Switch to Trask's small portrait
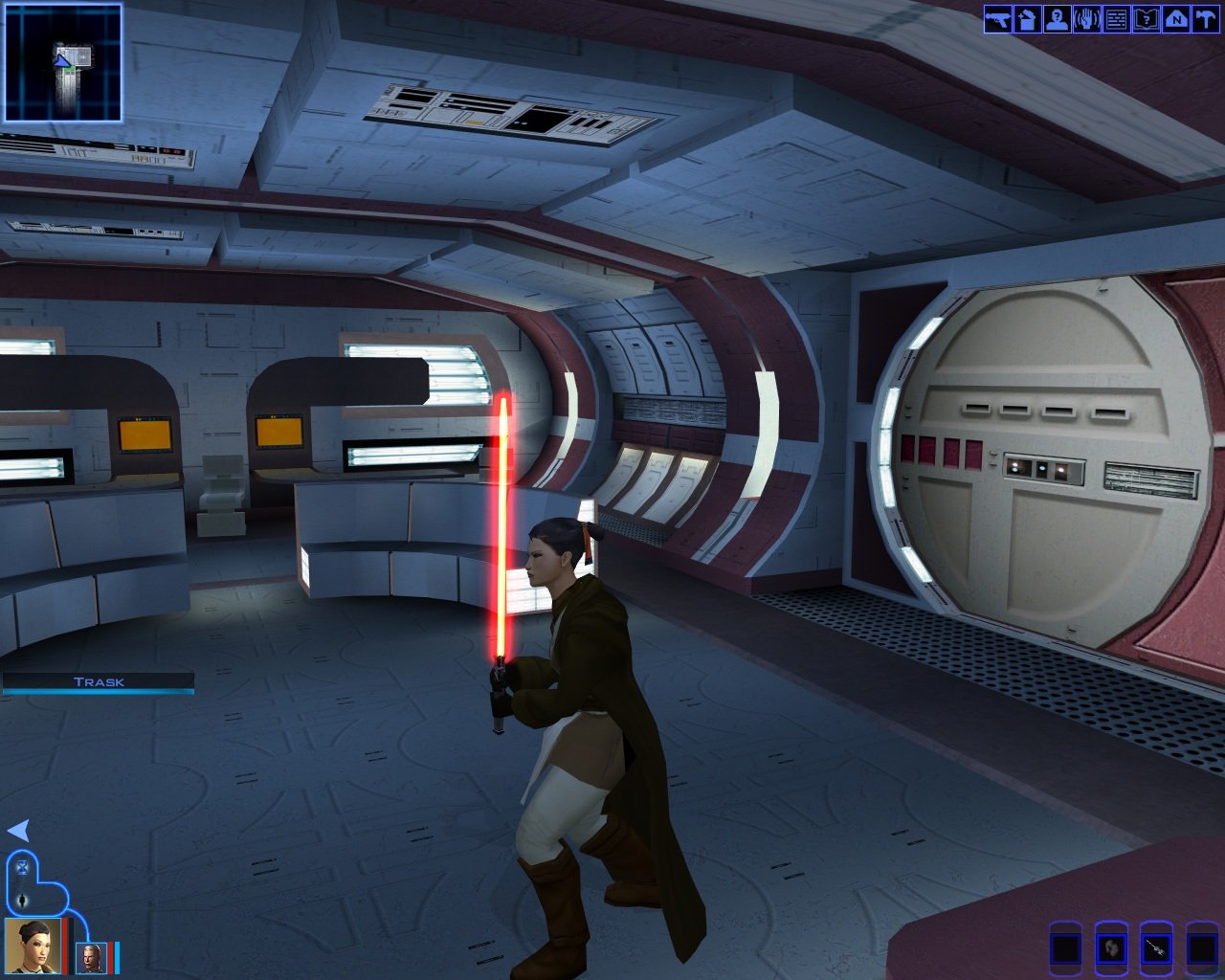 click(x=91, y=957)
